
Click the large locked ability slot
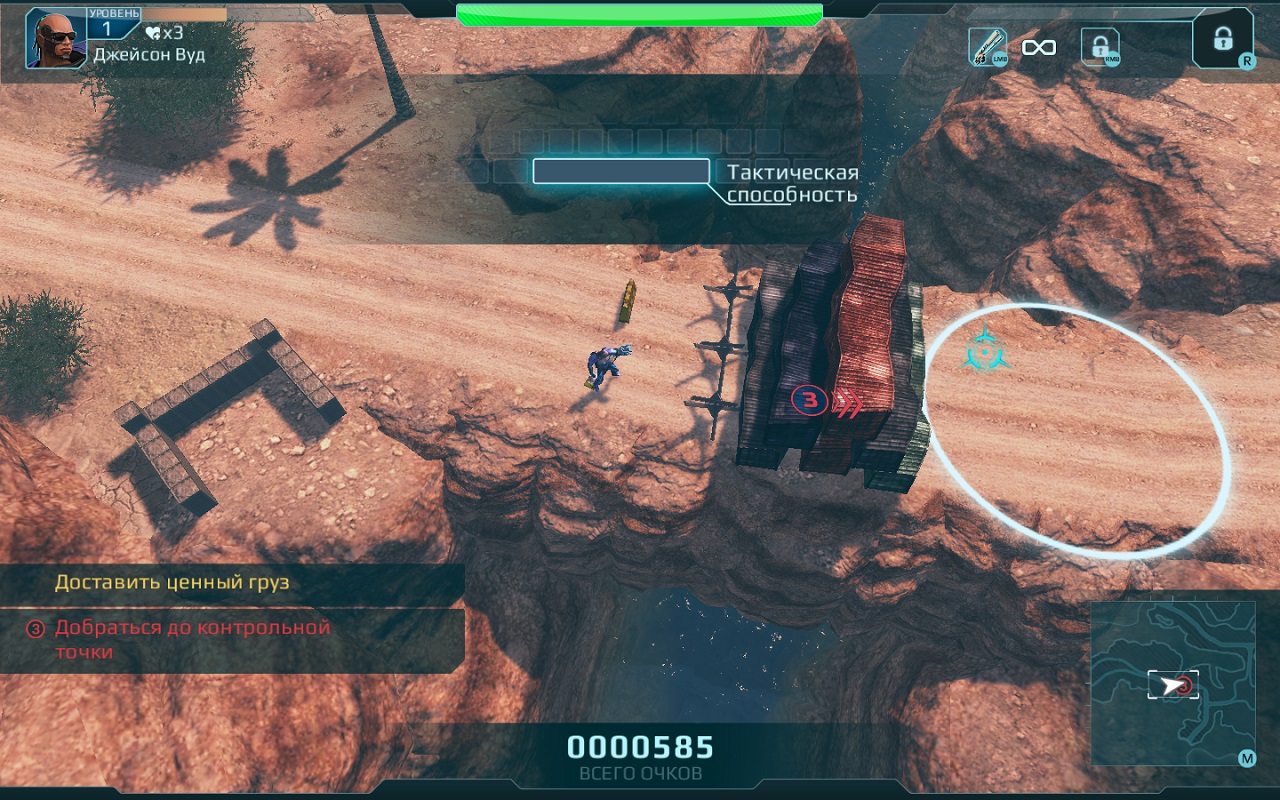click(x=1222, y=39)
